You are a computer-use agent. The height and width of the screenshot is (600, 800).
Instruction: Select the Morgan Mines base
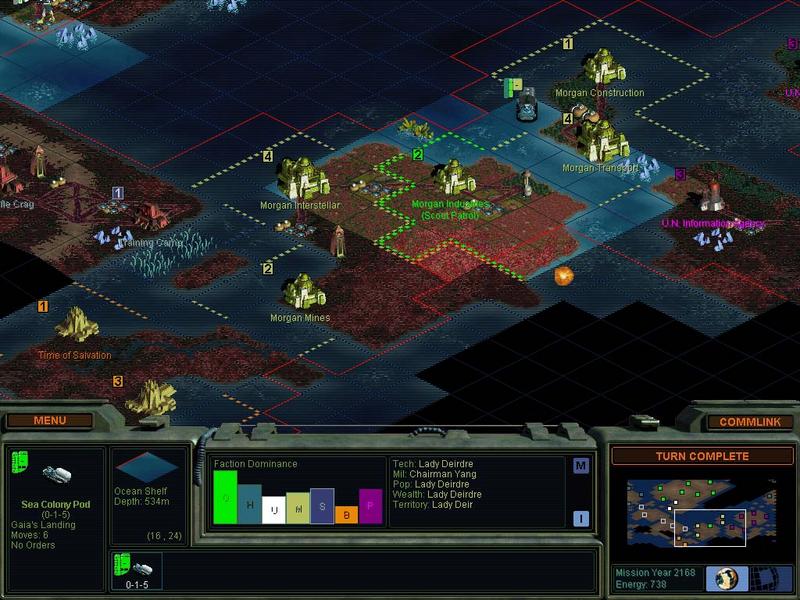(x=302, y=292)
